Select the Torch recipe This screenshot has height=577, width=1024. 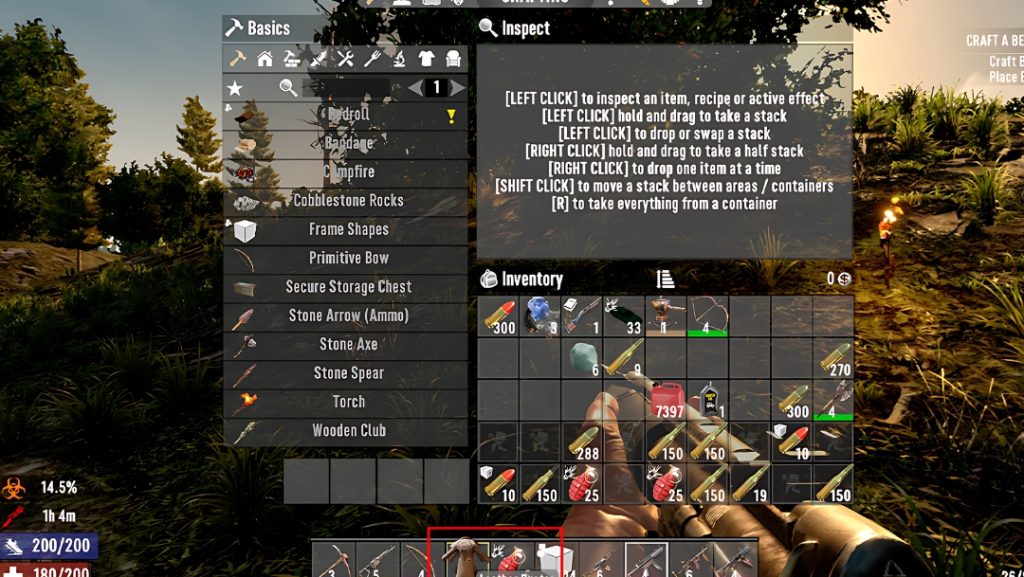(x=347, y=402)
